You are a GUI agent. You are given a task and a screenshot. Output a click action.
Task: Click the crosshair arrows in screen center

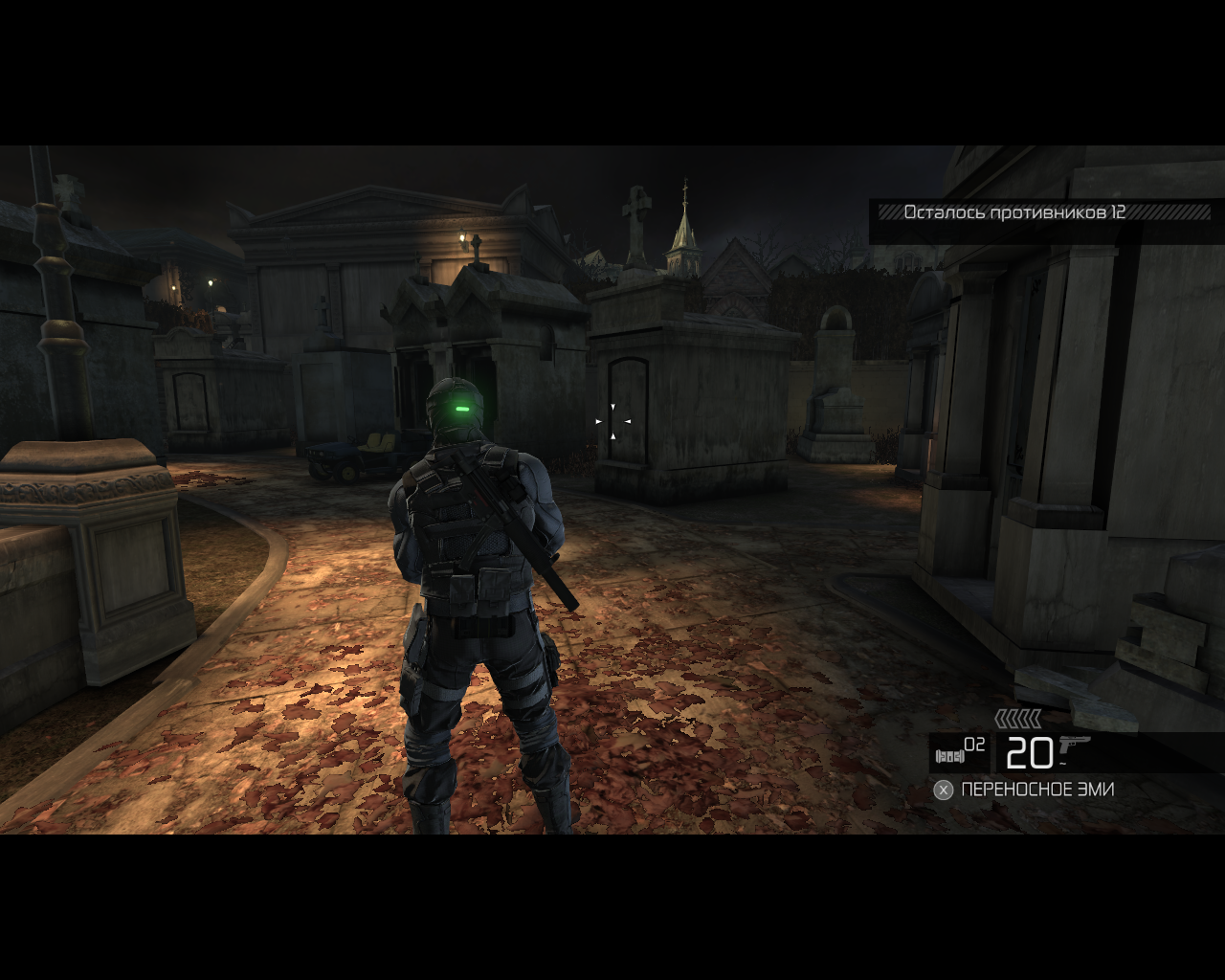click(x=612, y=421)
